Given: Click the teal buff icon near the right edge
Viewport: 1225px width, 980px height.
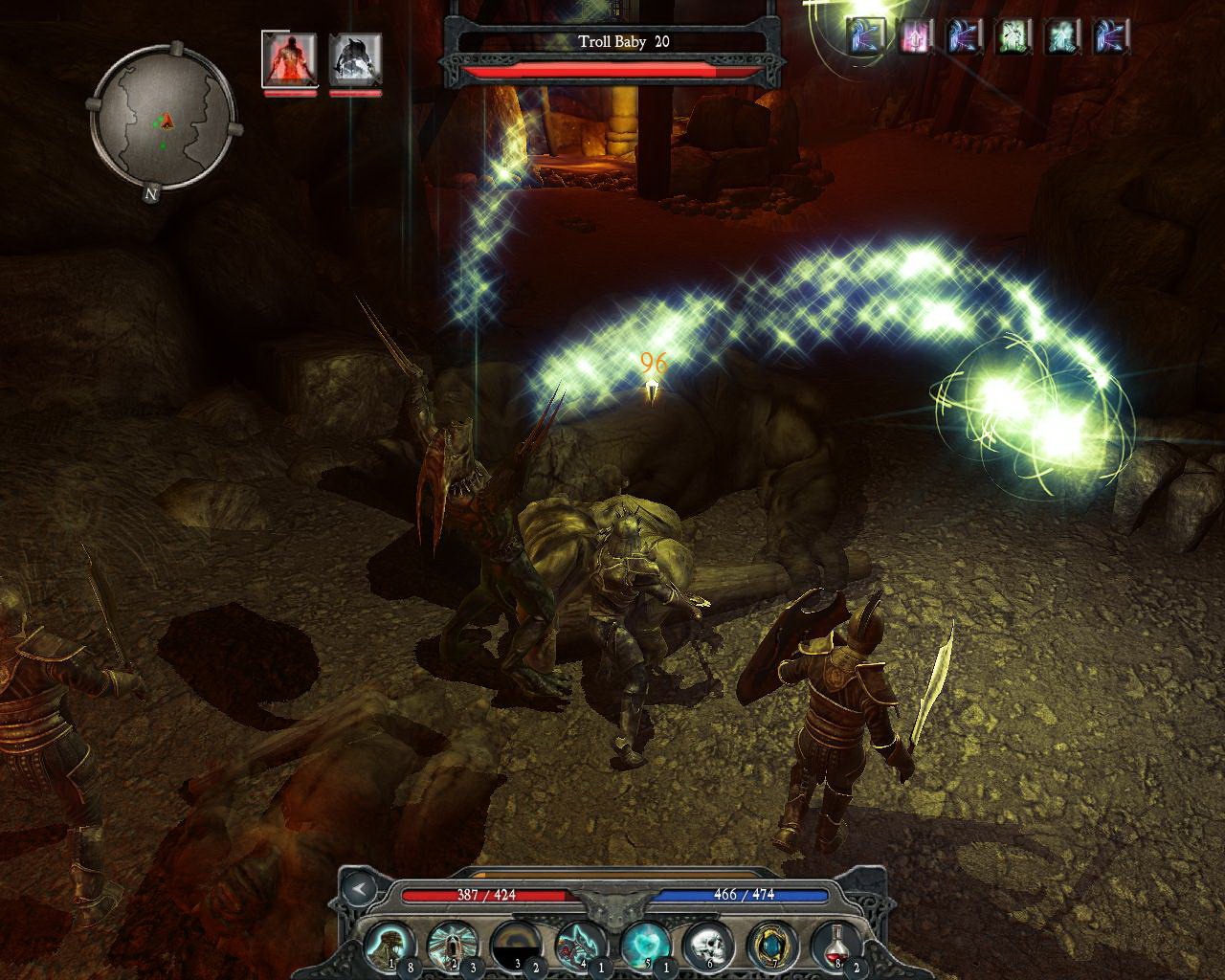Looking at the screenshot, I should click(1060, 36).
